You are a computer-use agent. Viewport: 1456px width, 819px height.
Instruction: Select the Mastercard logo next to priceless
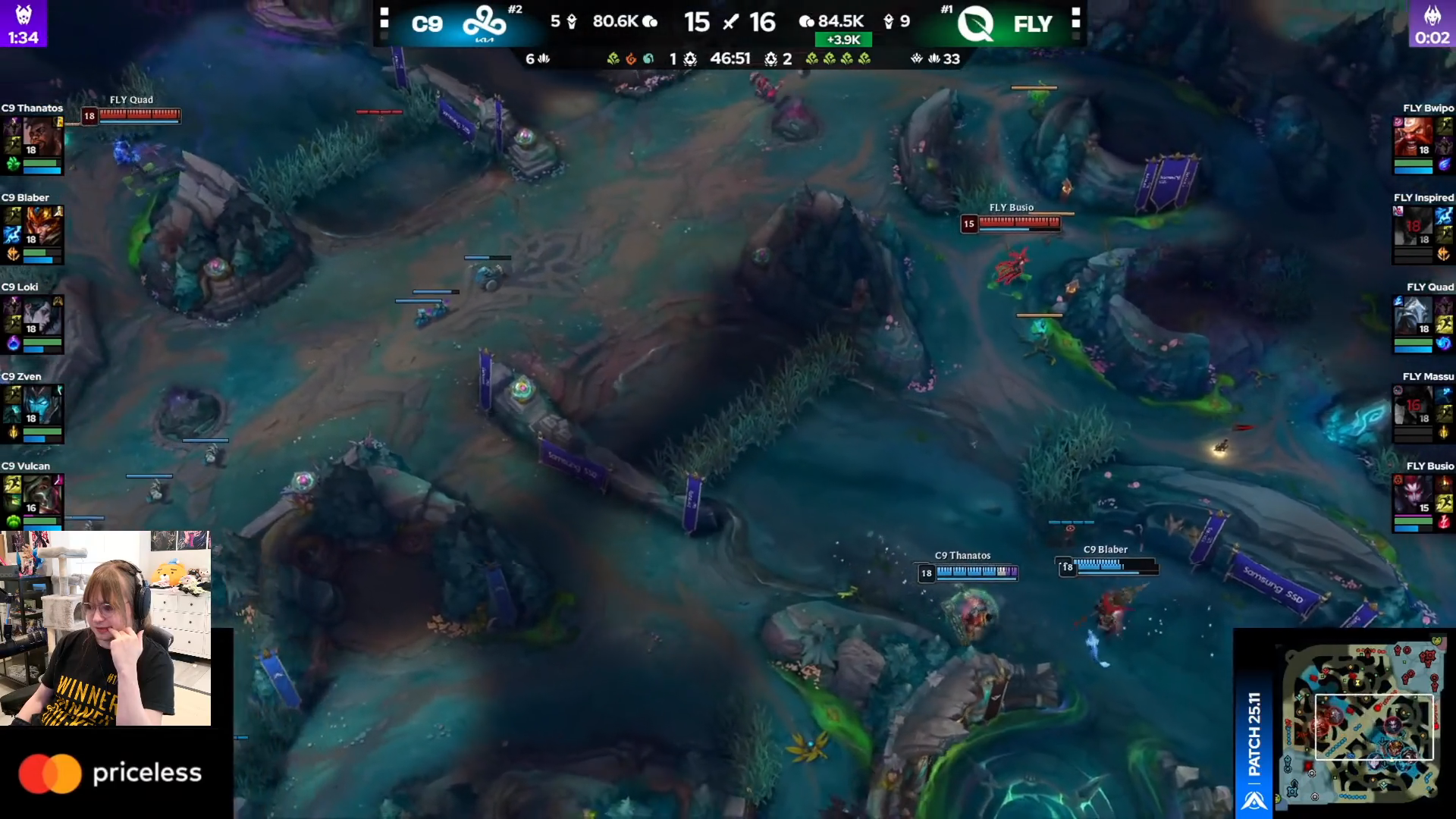(x=52, y=772)
